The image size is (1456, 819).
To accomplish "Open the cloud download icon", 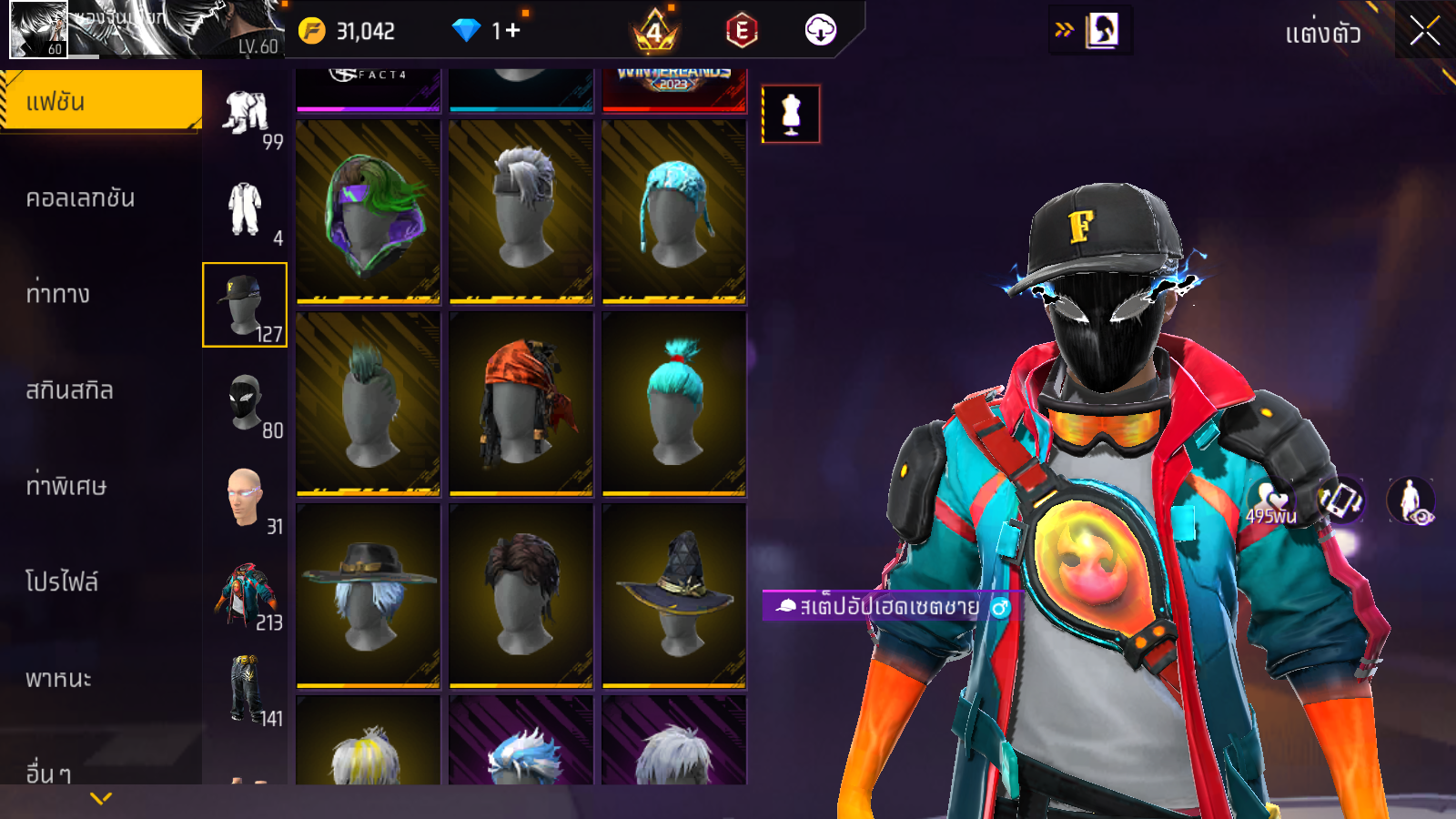I will (x=820, y=31).
